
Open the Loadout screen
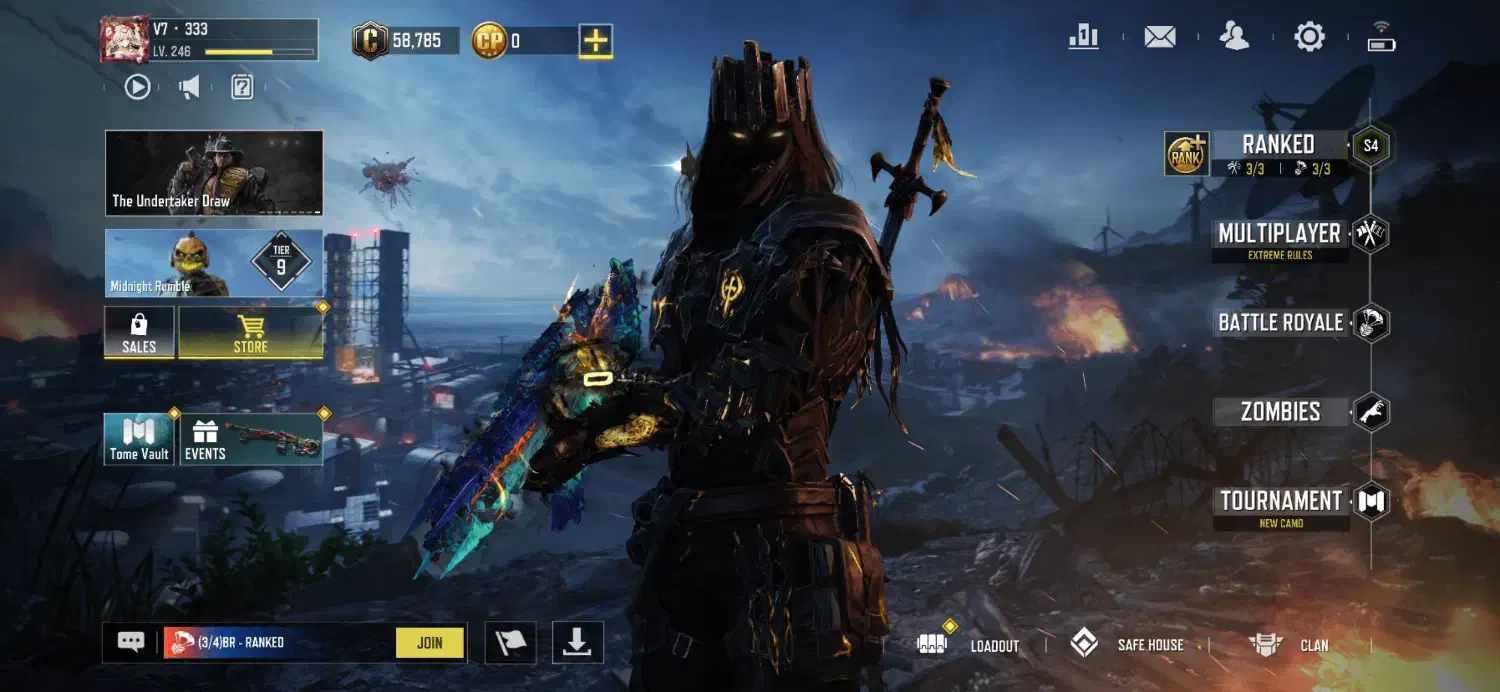click(x=970, y=645)
